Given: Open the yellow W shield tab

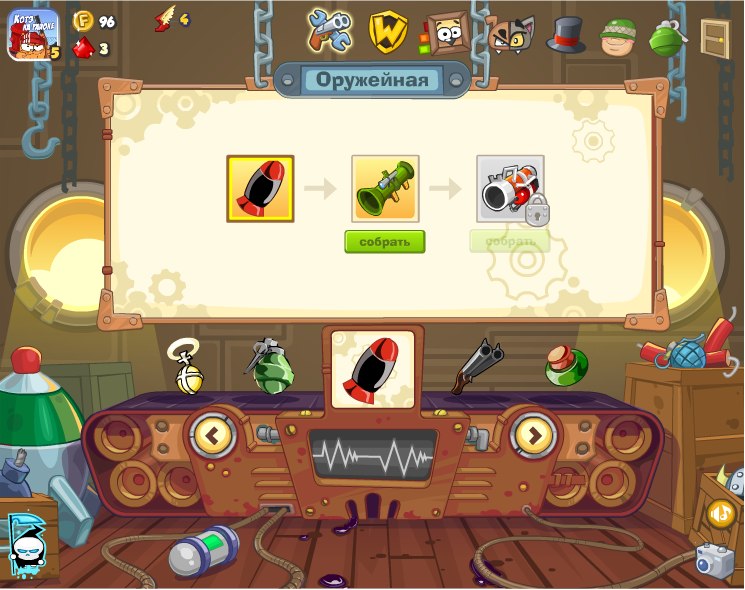Looking at the screenshot, I should 387,32.
